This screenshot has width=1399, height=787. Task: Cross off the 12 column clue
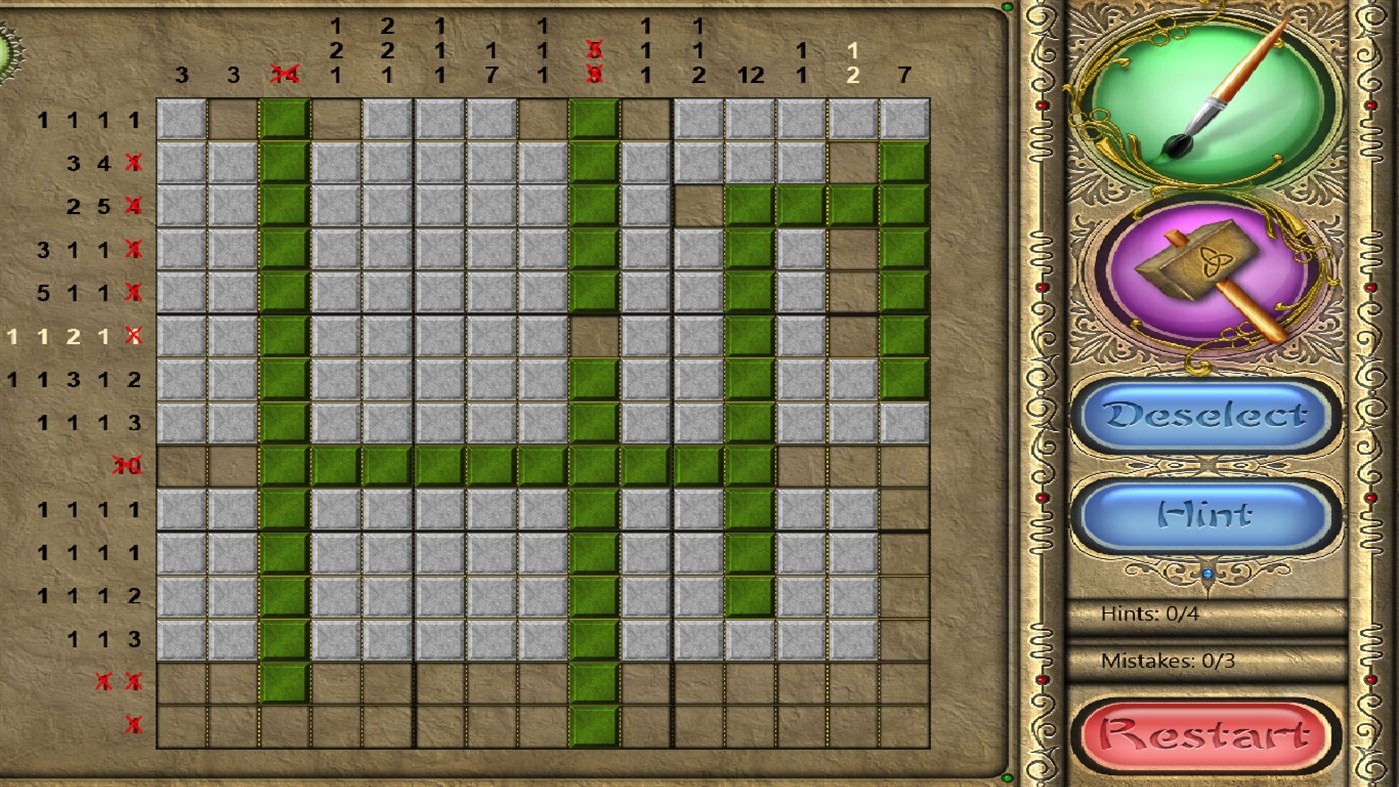click(753, 74)
